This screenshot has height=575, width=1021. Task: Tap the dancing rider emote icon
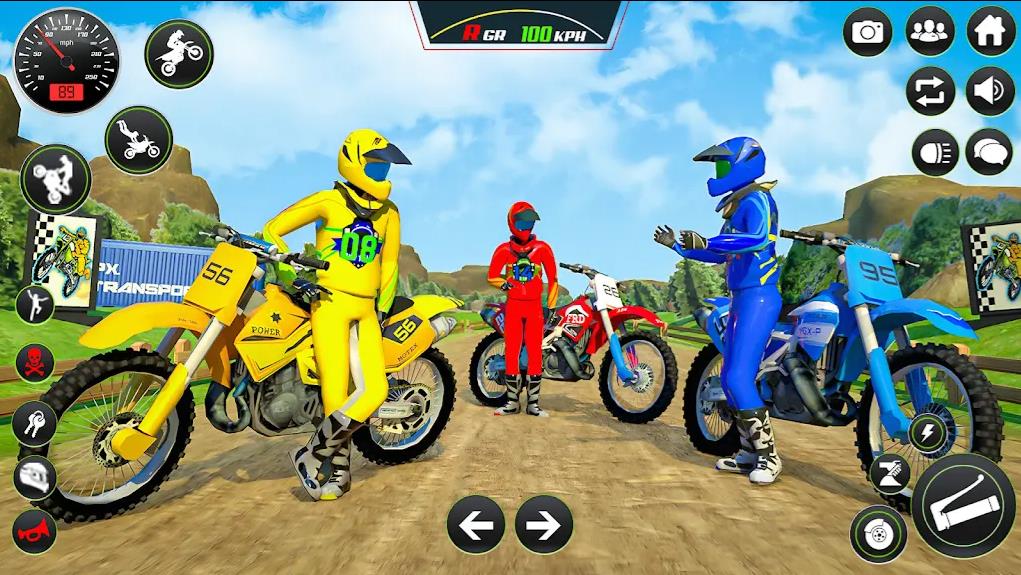[35, 304]
